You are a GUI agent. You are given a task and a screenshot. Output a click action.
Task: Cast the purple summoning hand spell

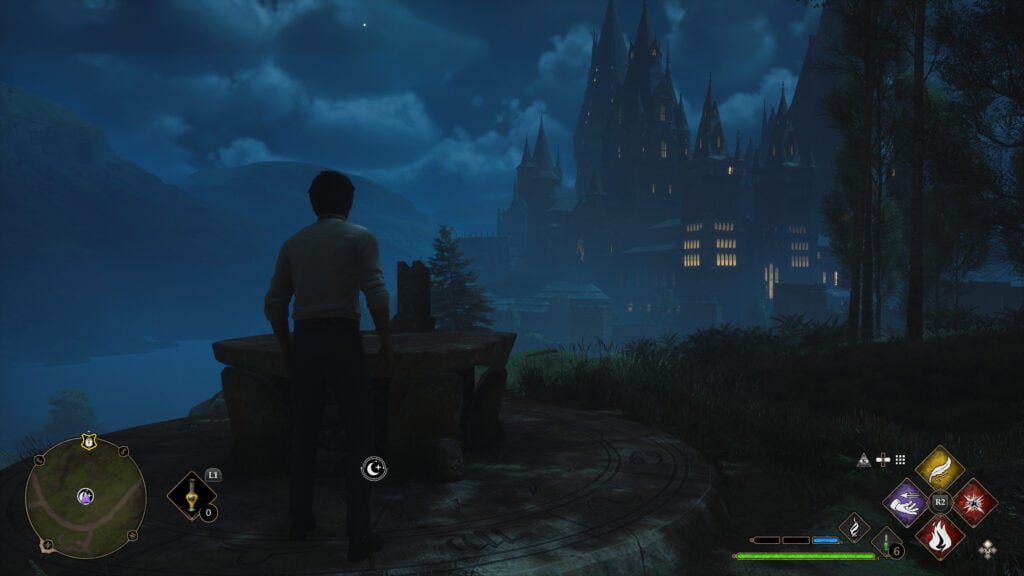point(905,502)
